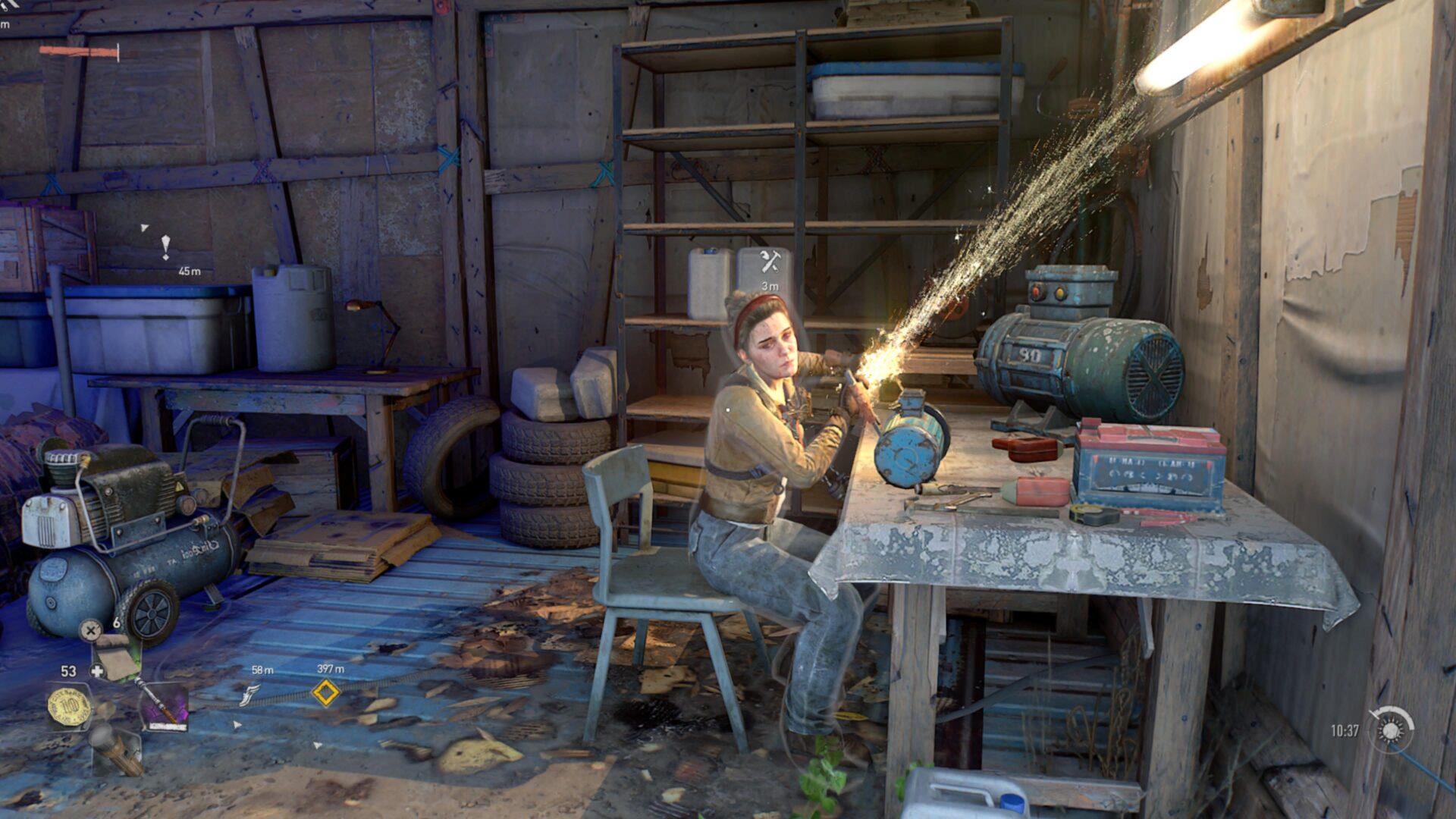Toggle the 53 currency counter display

point(69,670)
